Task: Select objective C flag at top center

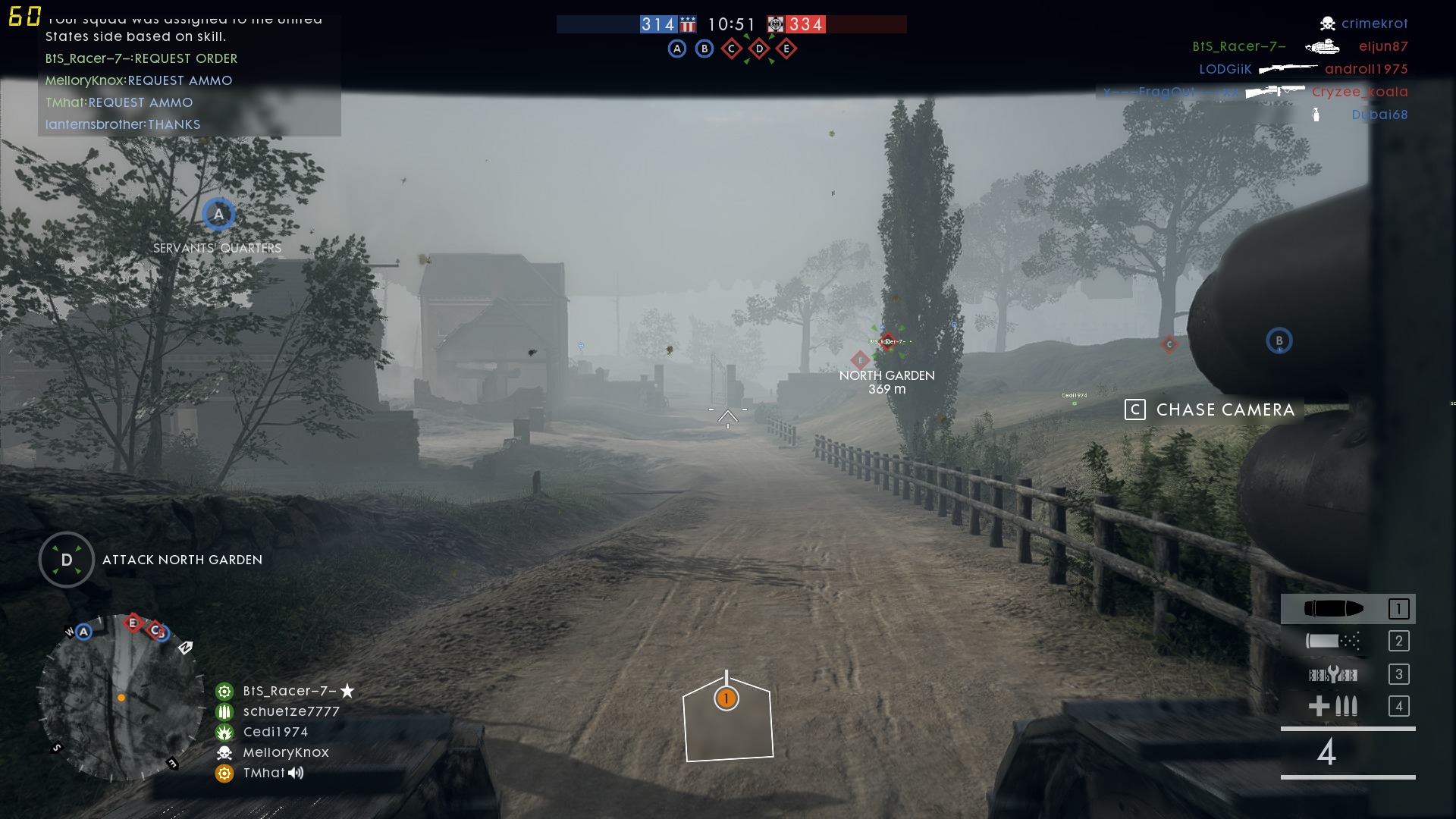Action: click(732, 49)
